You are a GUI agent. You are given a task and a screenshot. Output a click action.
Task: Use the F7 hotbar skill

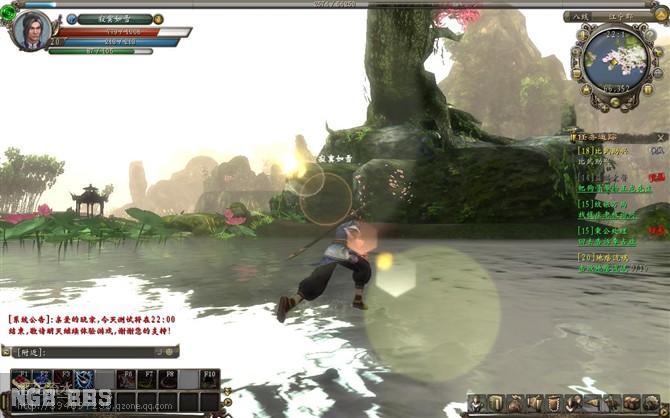tap(147, 379)
